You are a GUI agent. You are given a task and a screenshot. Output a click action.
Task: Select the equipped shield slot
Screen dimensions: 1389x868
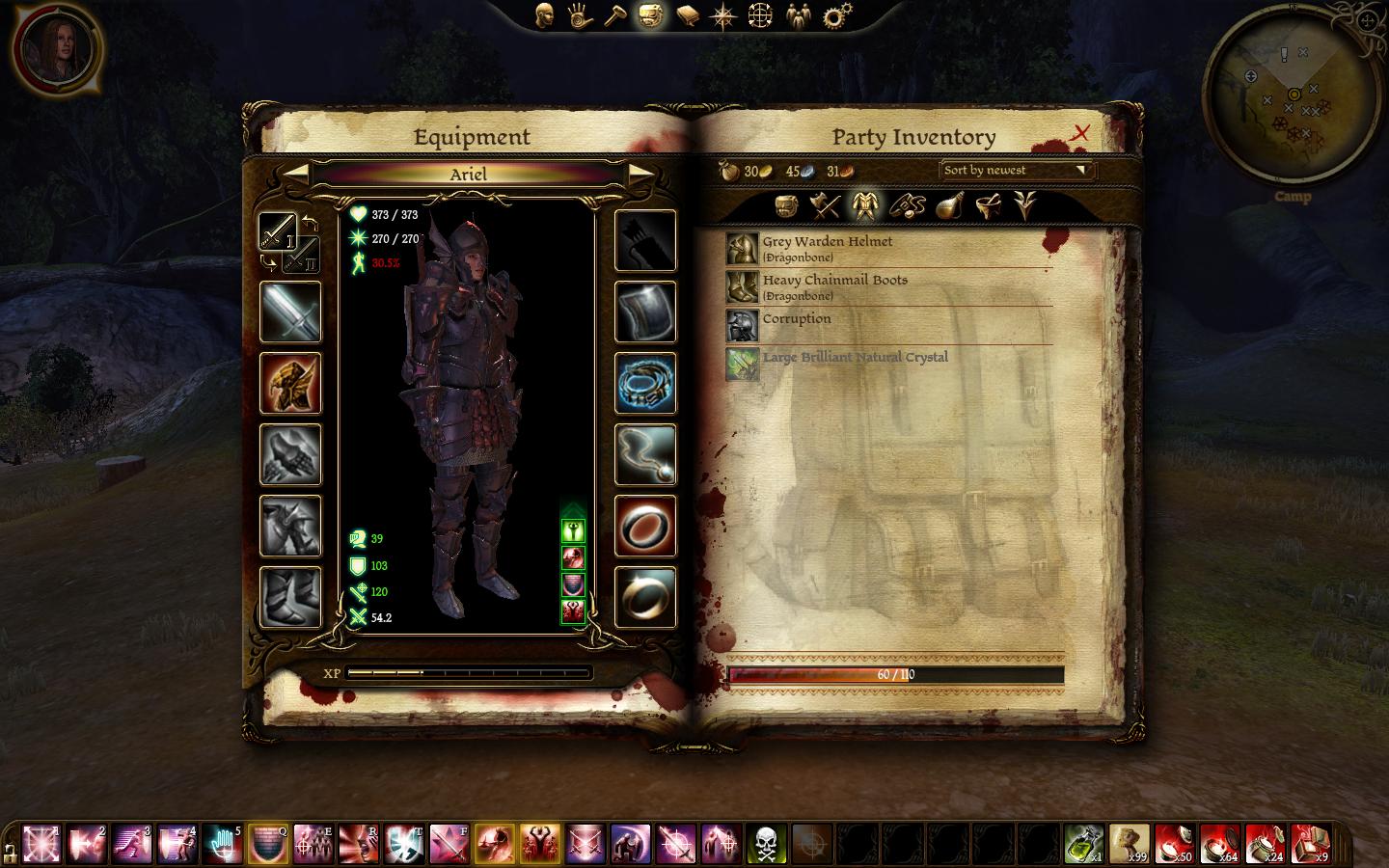tap(645, 312)
